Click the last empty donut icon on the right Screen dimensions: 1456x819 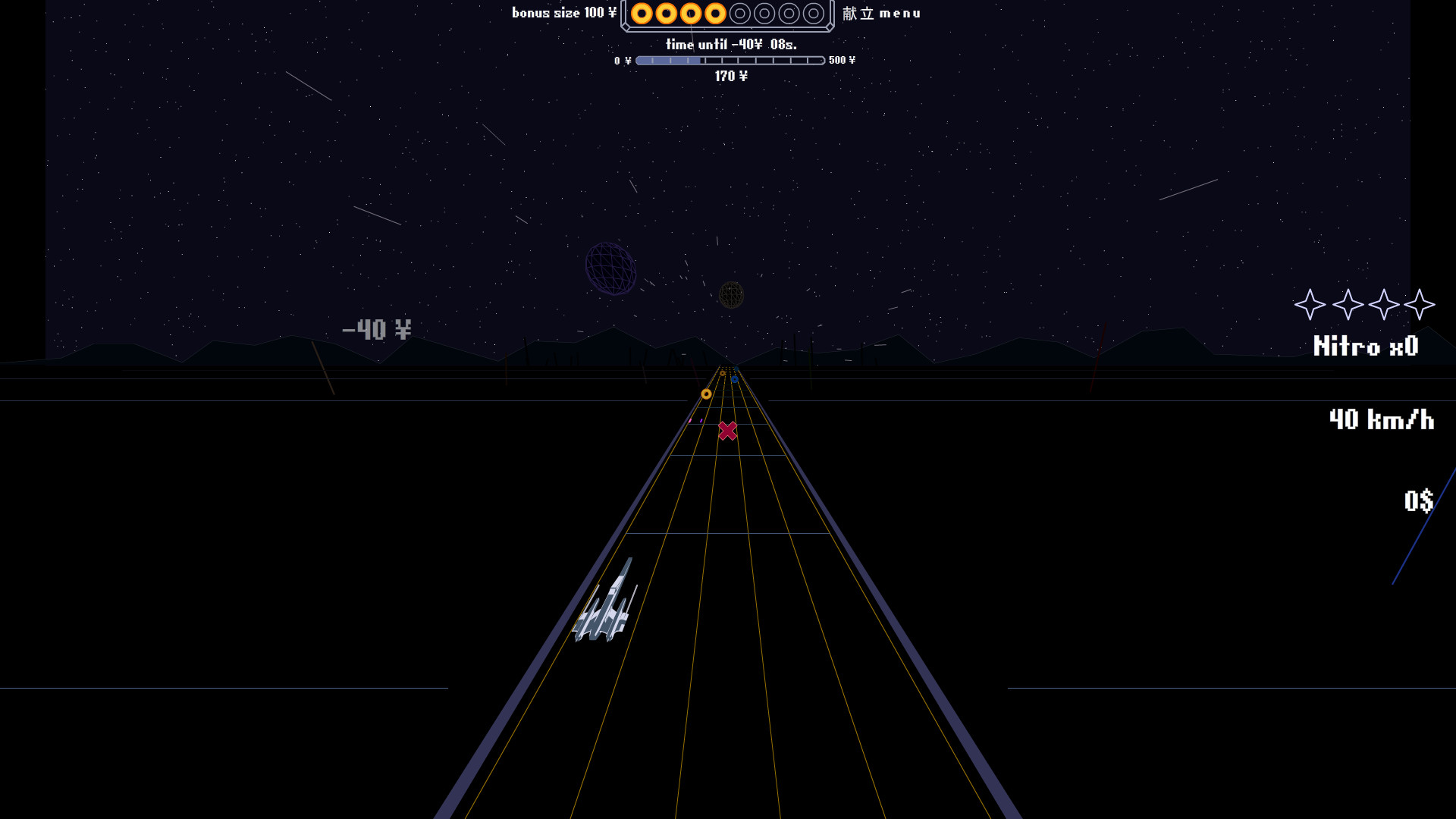(x=814, y=14)
